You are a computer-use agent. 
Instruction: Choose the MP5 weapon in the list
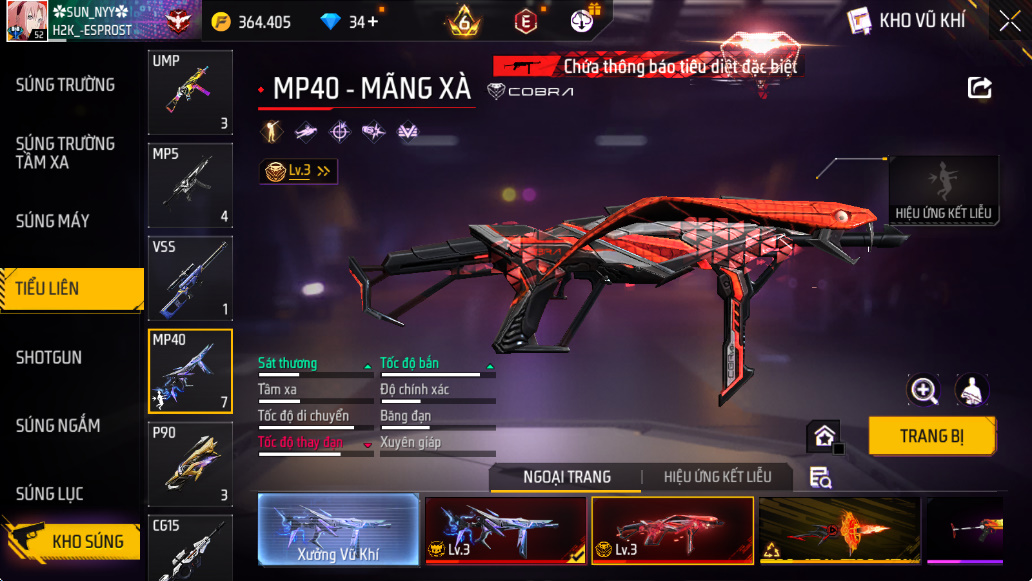click(190, 185)
